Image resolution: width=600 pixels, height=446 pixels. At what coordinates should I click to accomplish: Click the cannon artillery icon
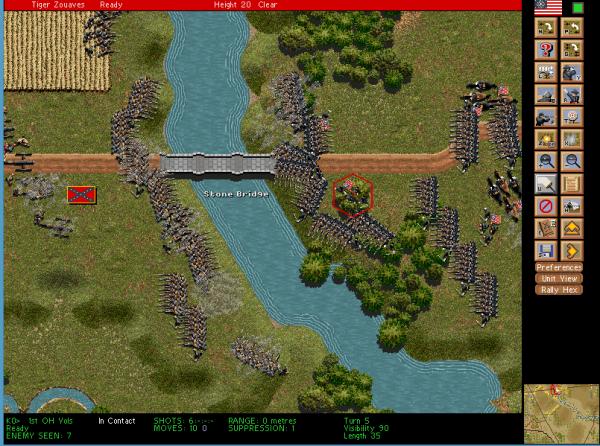[x=546, y=95]
